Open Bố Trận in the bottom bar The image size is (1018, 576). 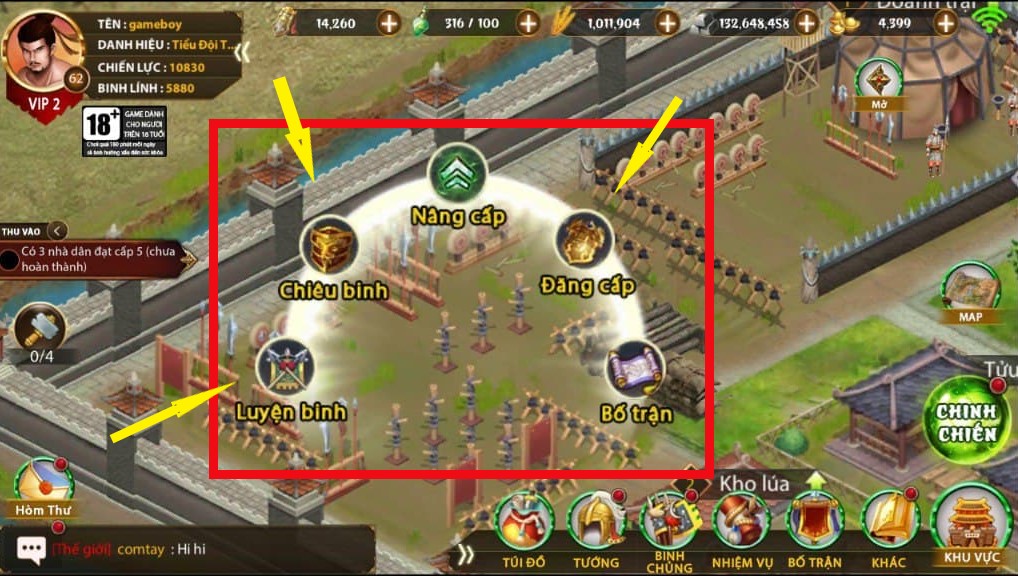point(815,523)
